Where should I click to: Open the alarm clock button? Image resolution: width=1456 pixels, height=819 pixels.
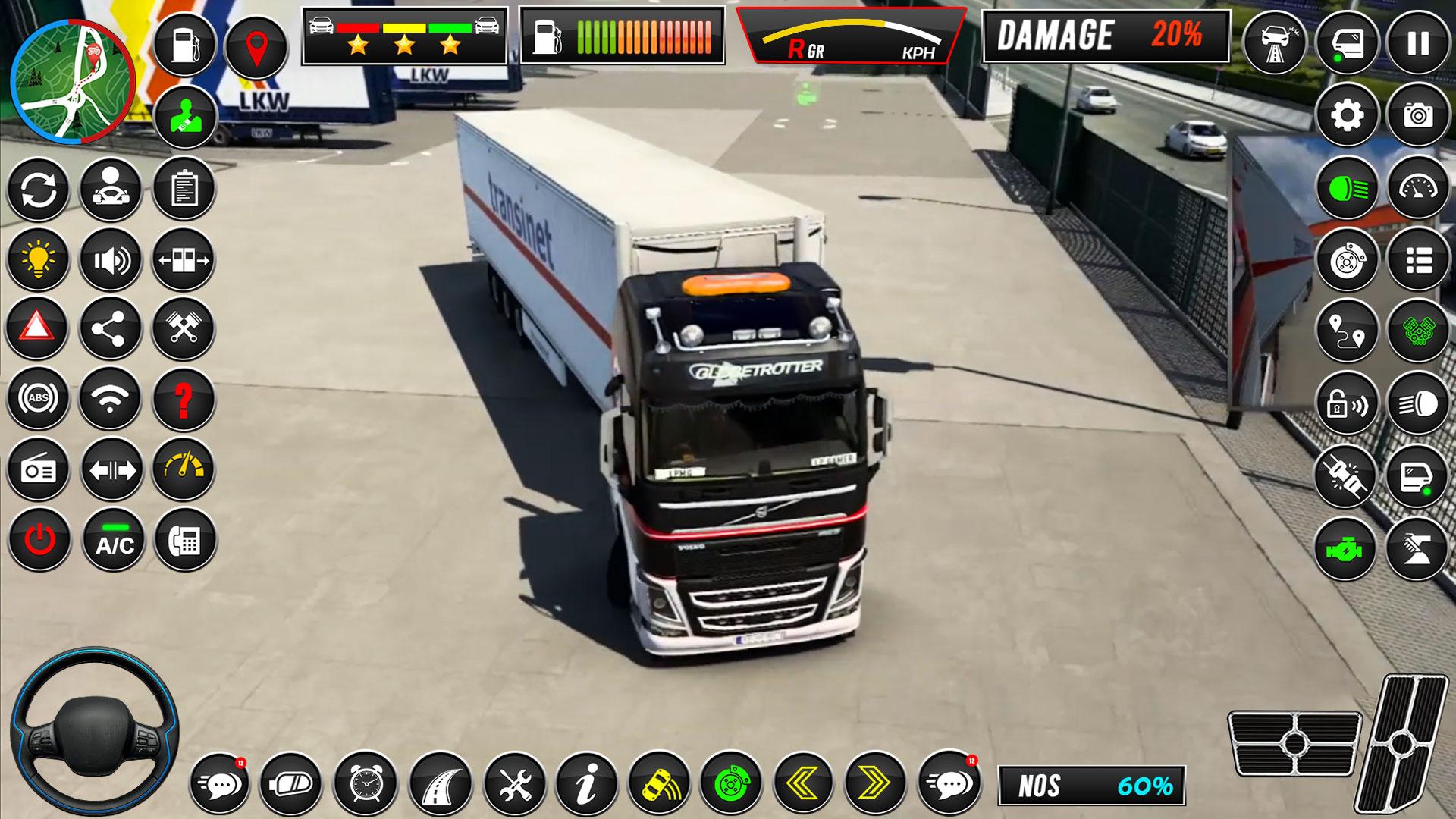[368, 783]
